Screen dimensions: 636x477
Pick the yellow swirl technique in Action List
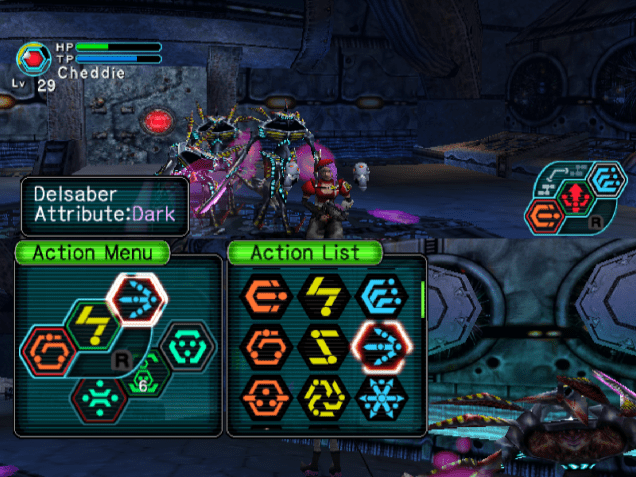point(323,399)
